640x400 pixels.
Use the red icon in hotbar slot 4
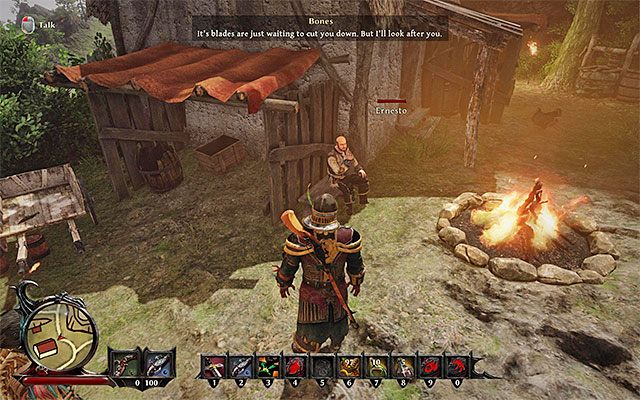click(296, 367)
